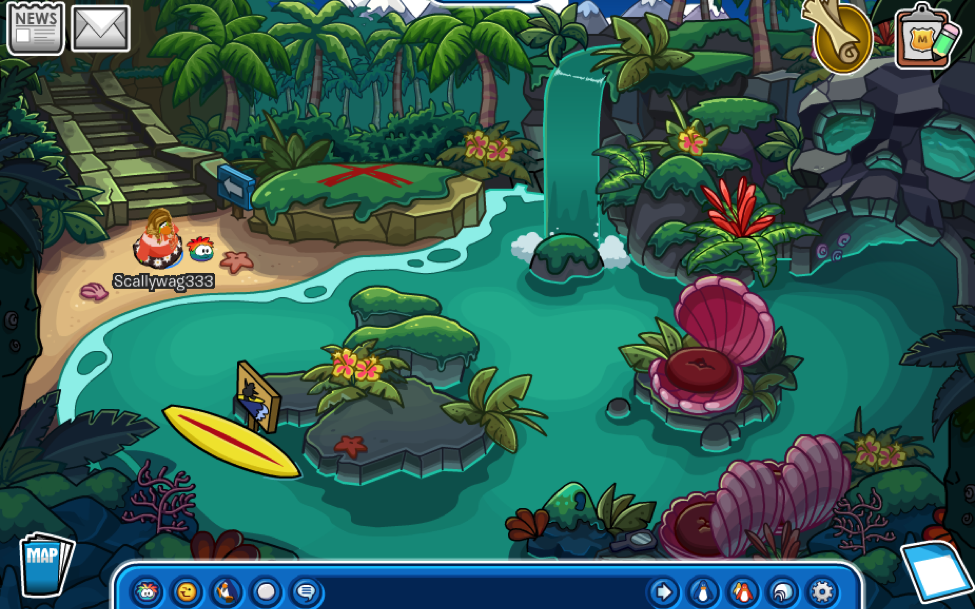Send the chat message with the arrow button
The width and height of the screenshot is (975, 610).
click(661, 591)
